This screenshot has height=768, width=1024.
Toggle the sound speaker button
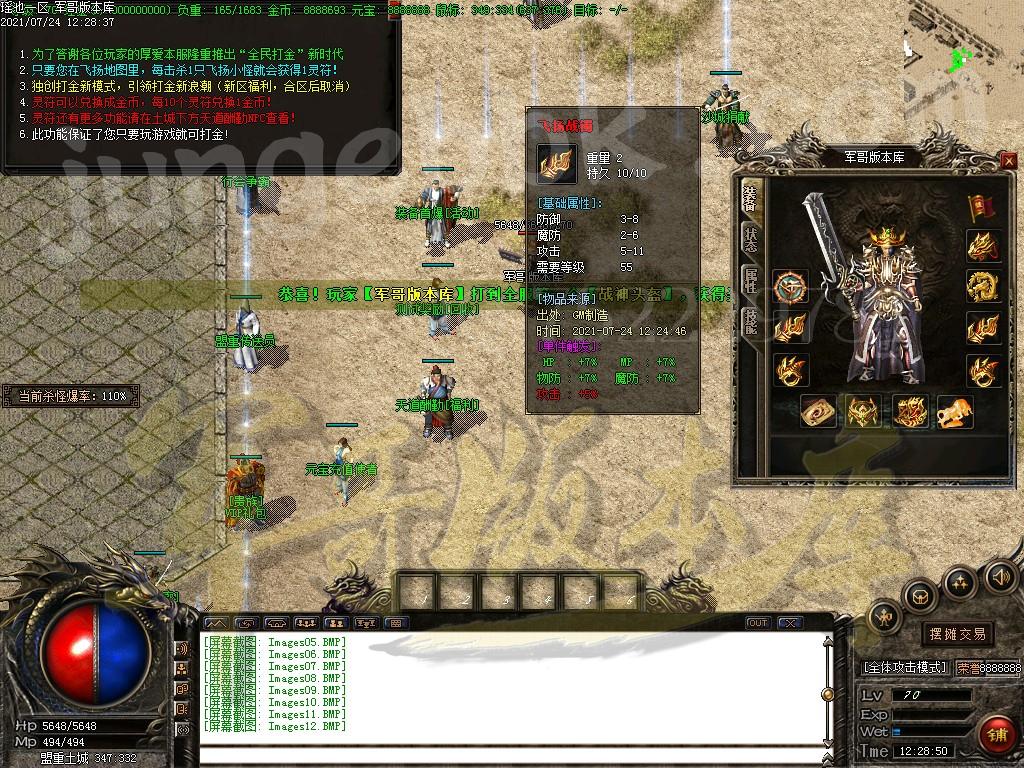(x=1000, y=577)
